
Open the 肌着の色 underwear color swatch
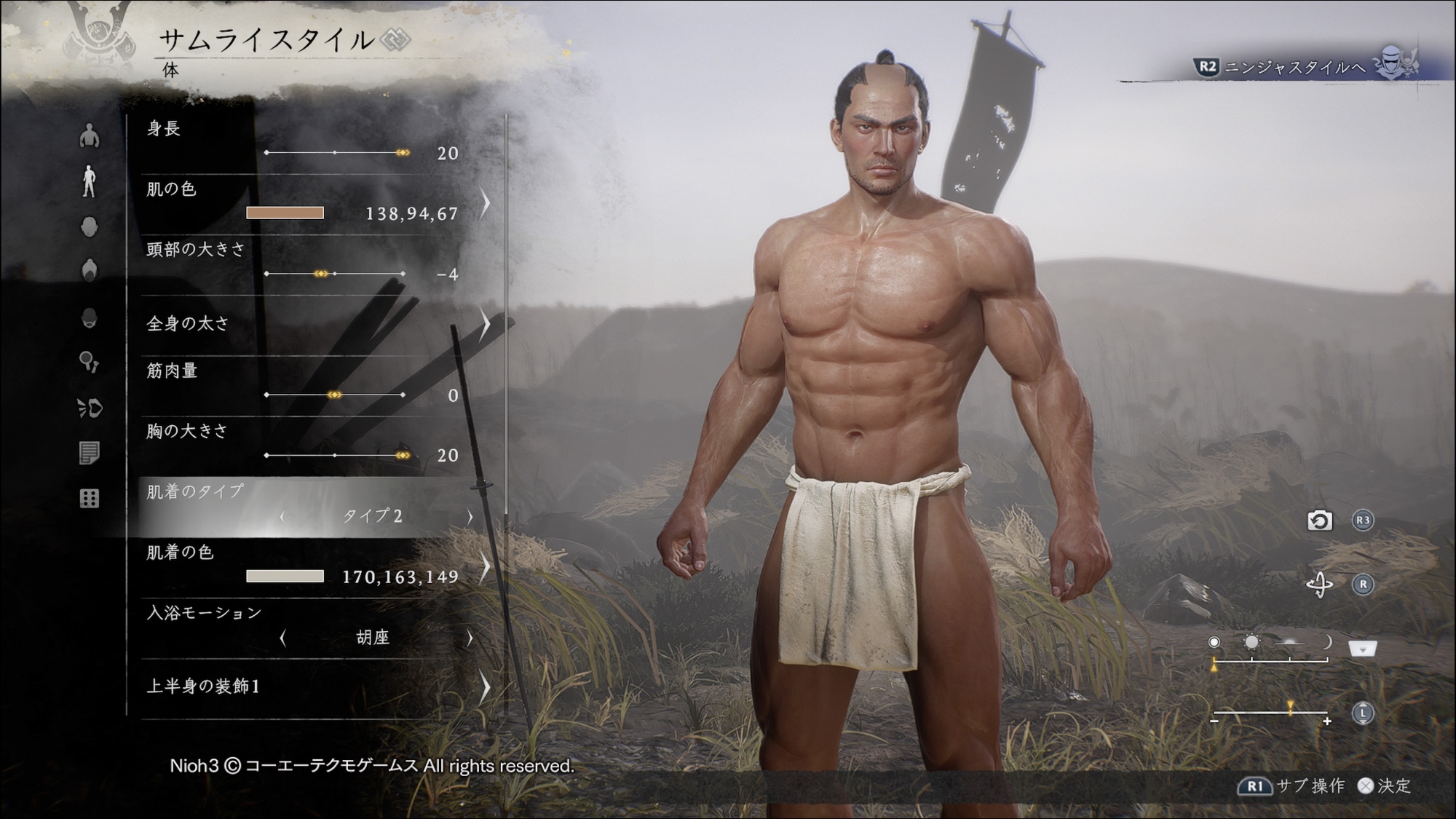(x=285, y=576)
